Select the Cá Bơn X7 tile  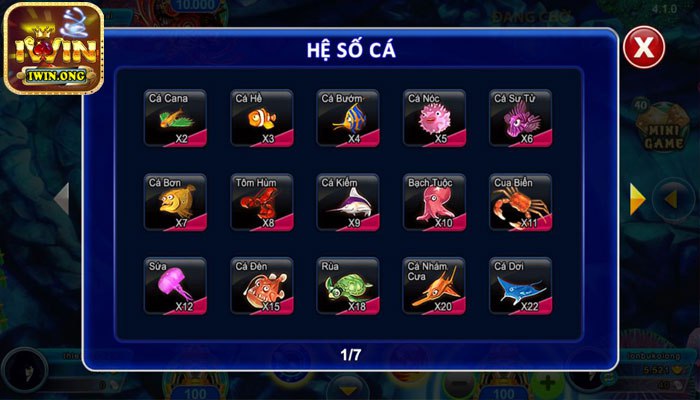click(175, 203)
